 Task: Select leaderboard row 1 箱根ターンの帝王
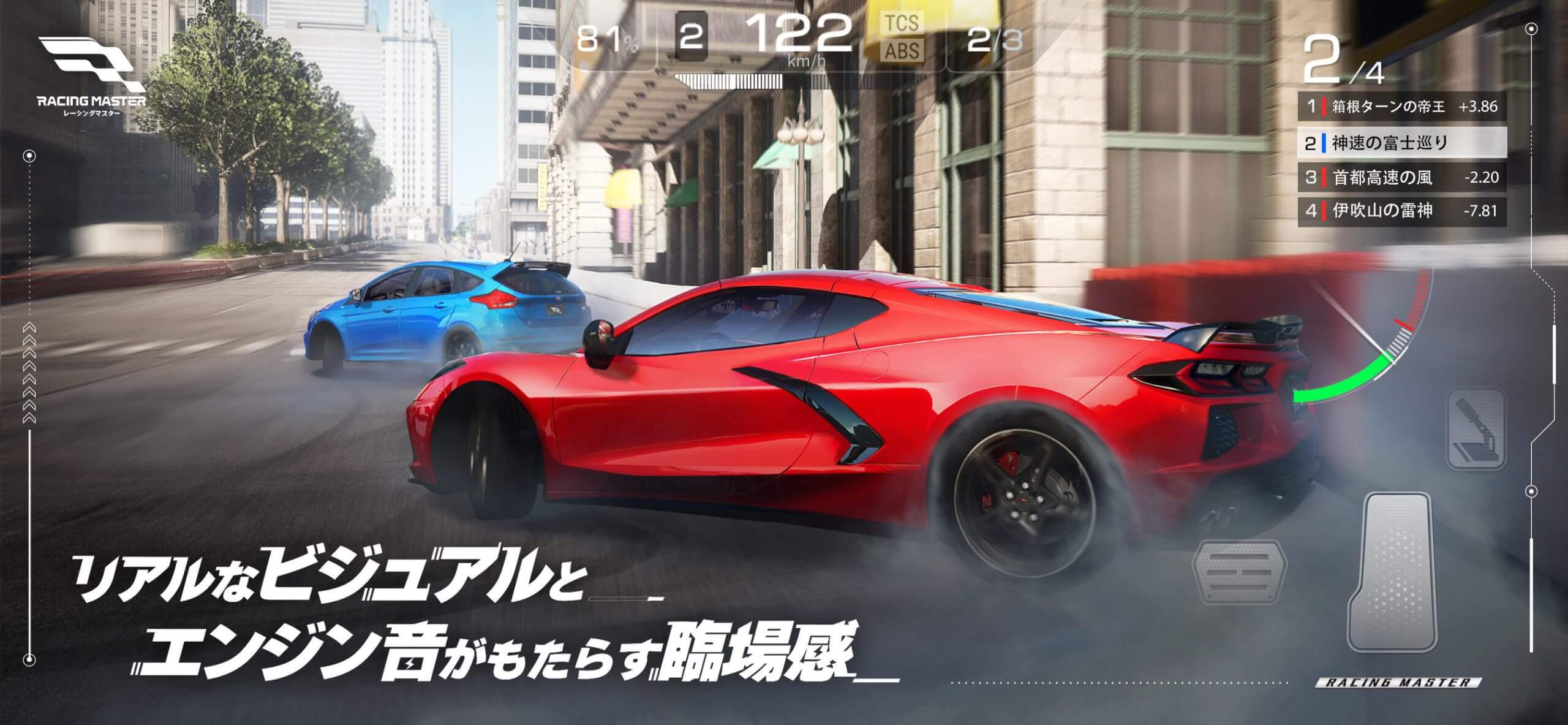pyautogui.click(x=1403, y=105)
